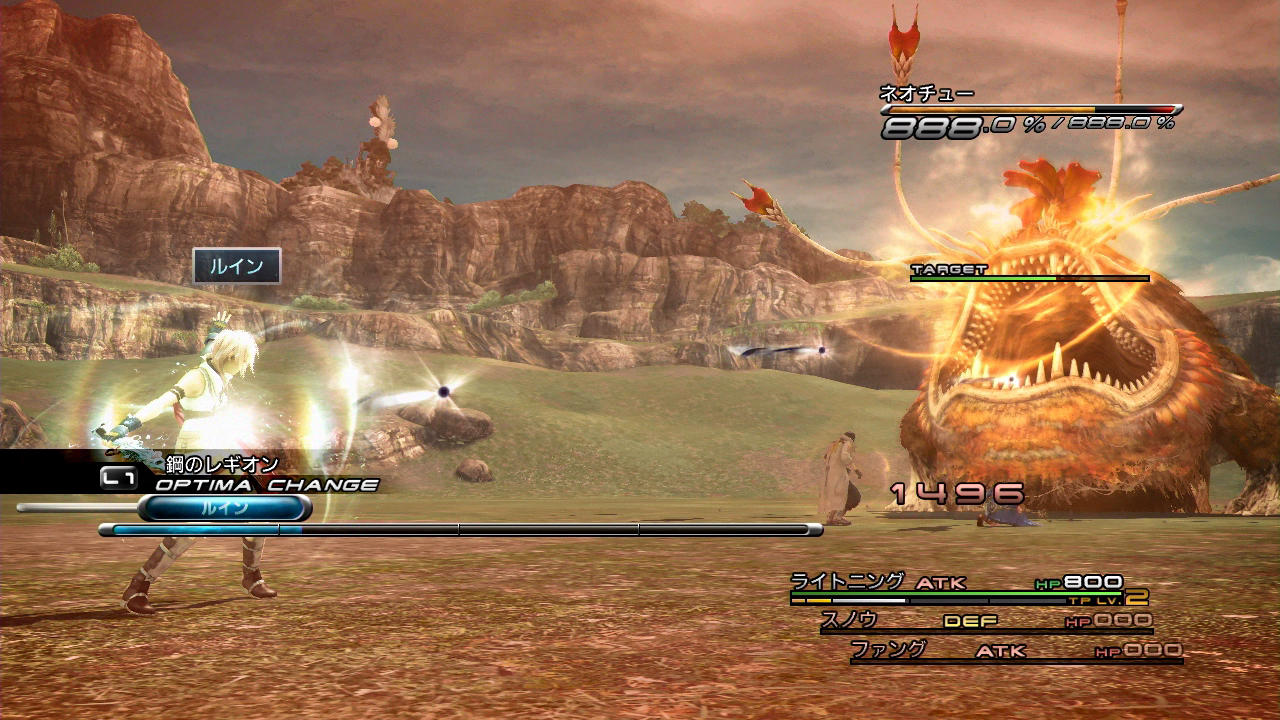This screenshot has height=720, width=1280.
Task: Pick ファング's ATK party row
Action: 1015,652
